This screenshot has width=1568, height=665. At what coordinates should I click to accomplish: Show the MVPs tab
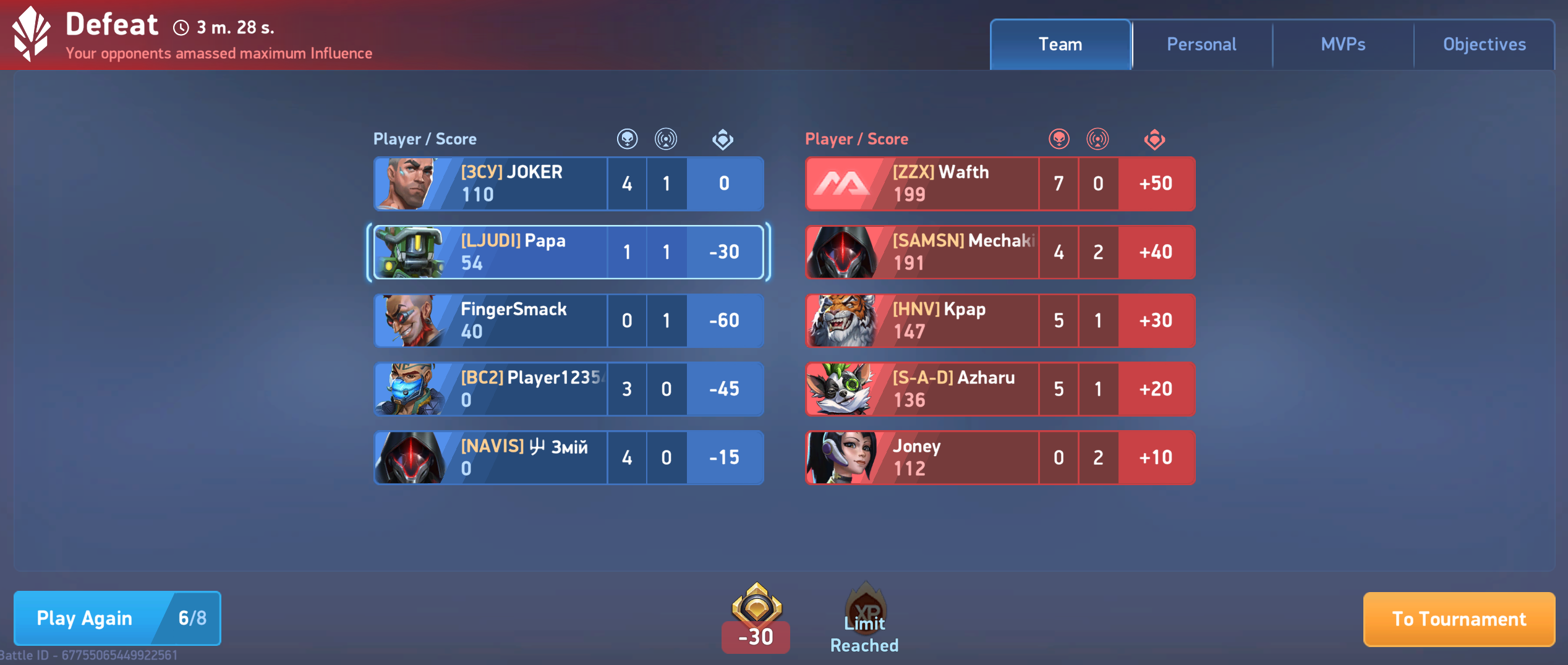click(1343, 44)
